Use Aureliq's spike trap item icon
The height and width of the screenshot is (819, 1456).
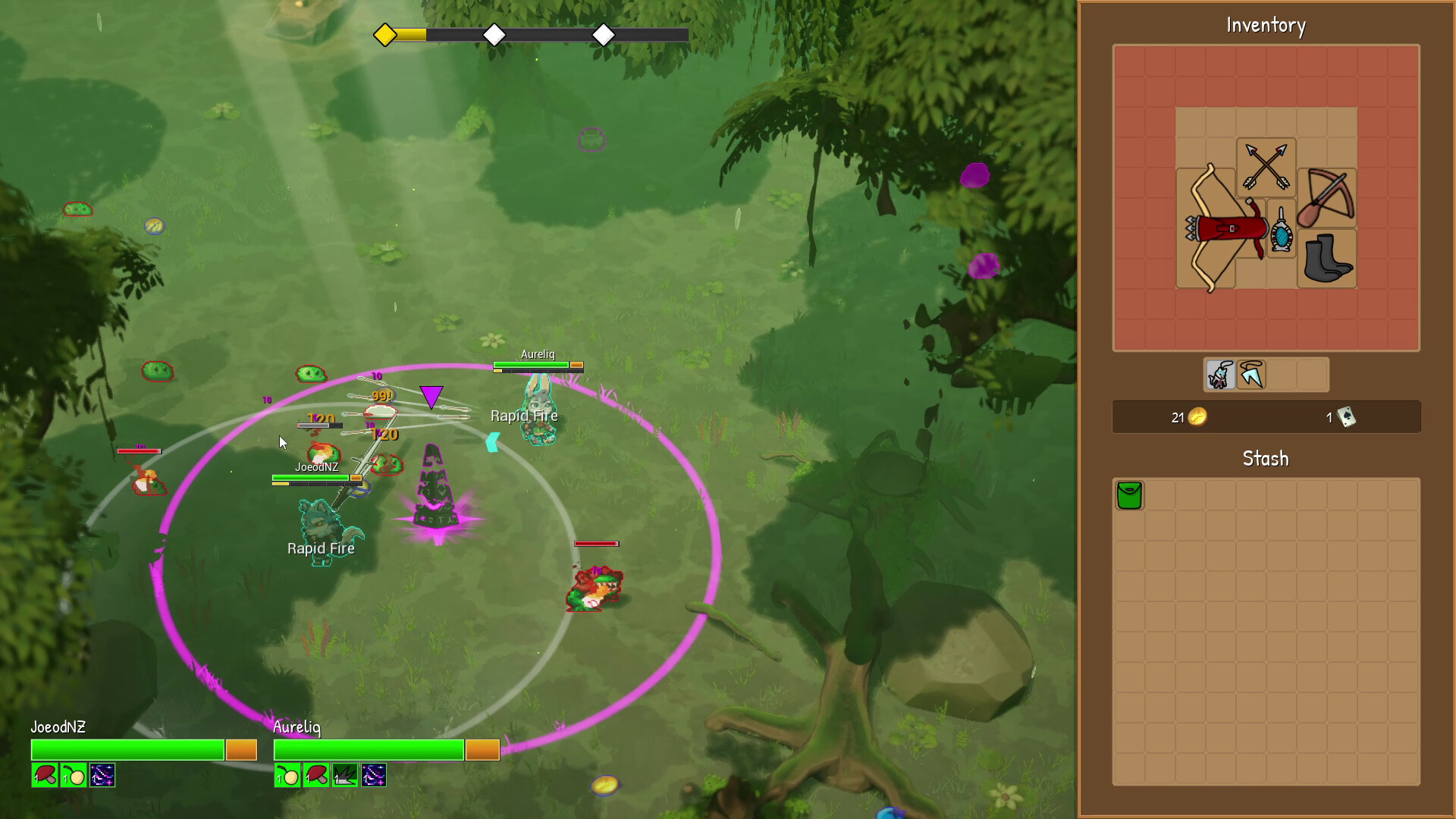344,776
